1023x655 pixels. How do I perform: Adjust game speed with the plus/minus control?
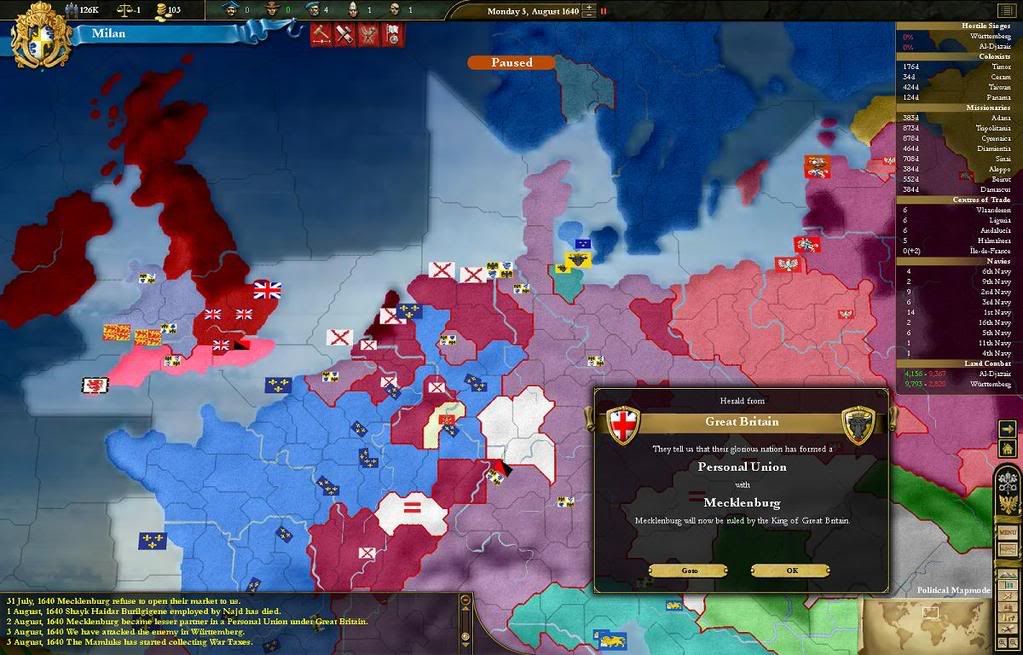point(588,11)
